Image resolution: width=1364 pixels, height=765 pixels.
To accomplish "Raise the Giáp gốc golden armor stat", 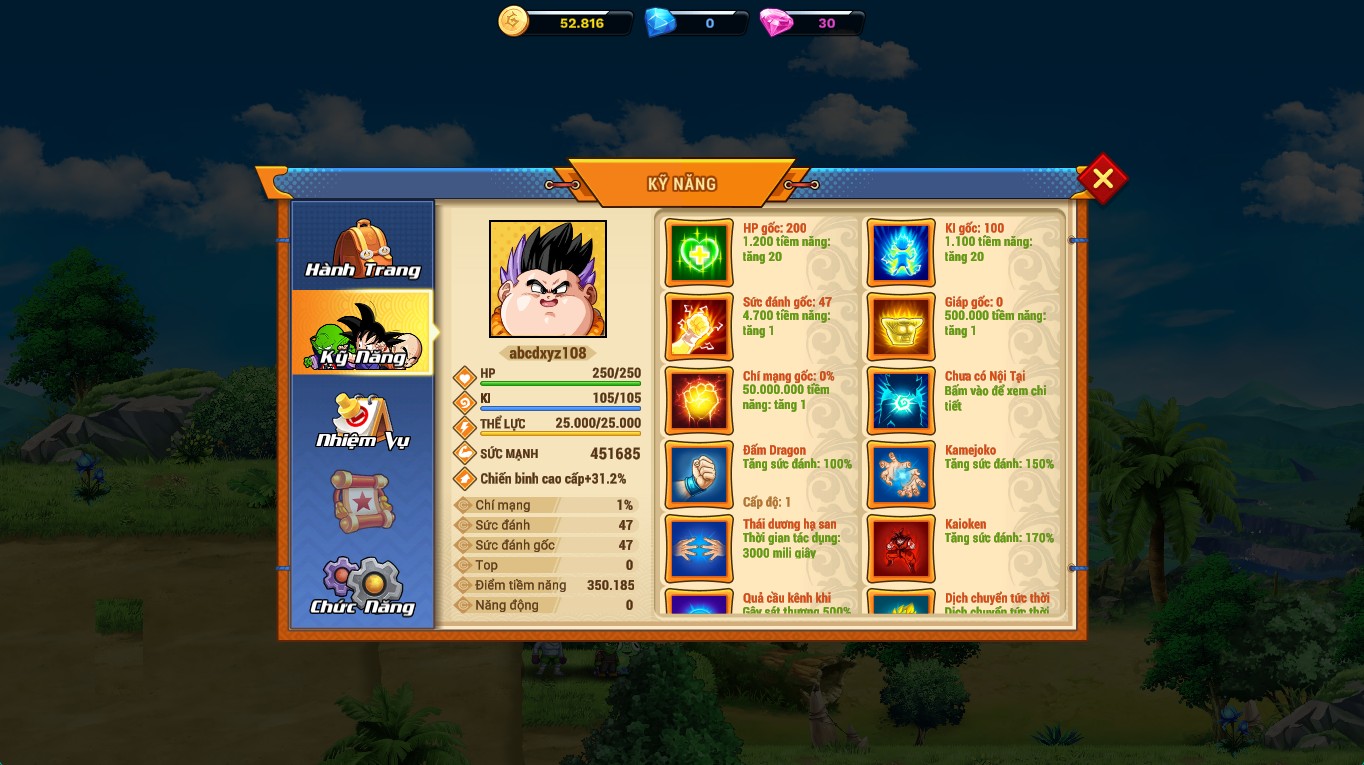I will 901,327.
